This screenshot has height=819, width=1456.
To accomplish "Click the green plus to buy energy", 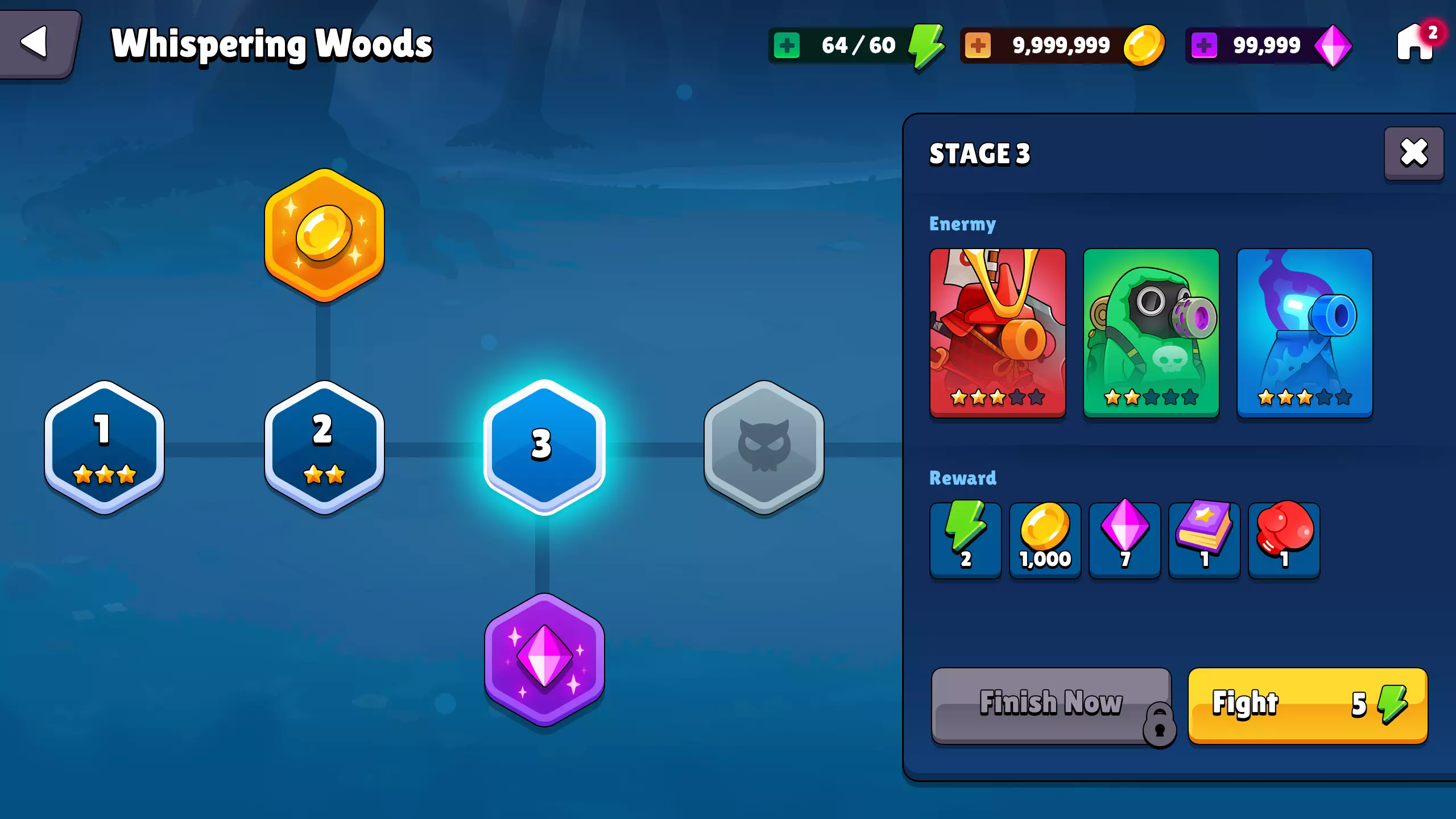I will pos(787,44).
